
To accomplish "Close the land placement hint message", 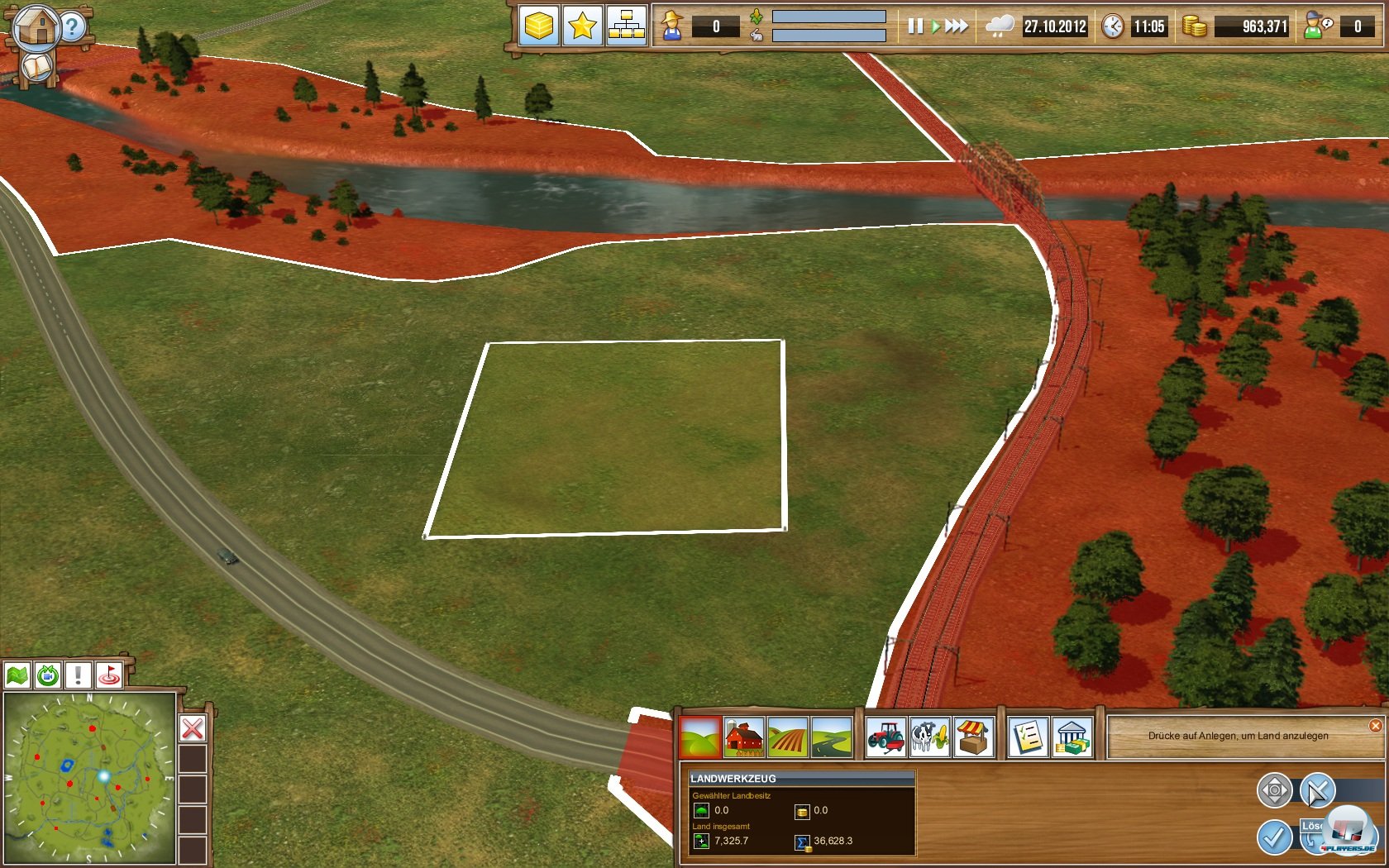I will point(1375,726).
